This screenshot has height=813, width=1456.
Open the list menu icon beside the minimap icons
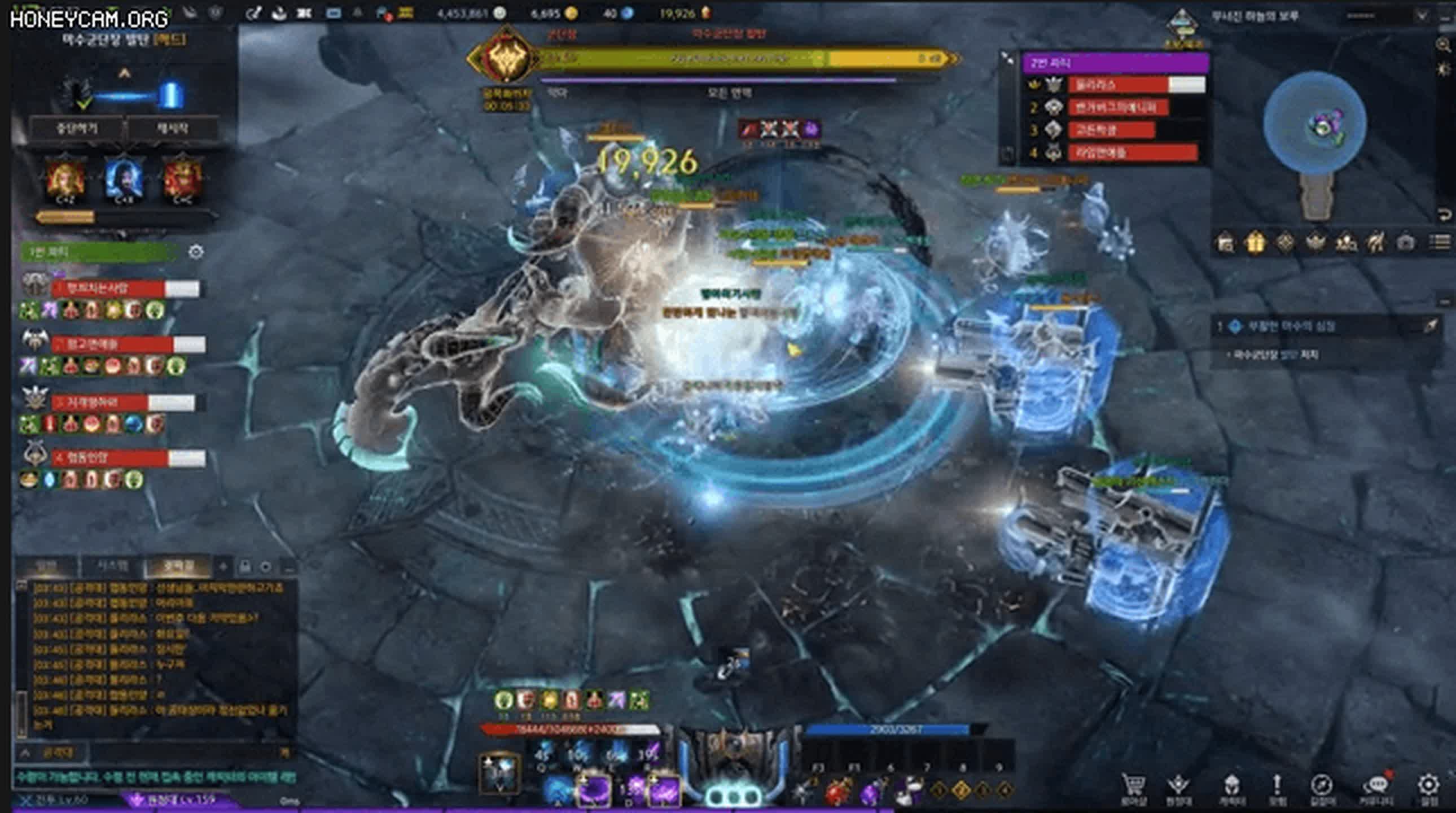click(1439, 242)
